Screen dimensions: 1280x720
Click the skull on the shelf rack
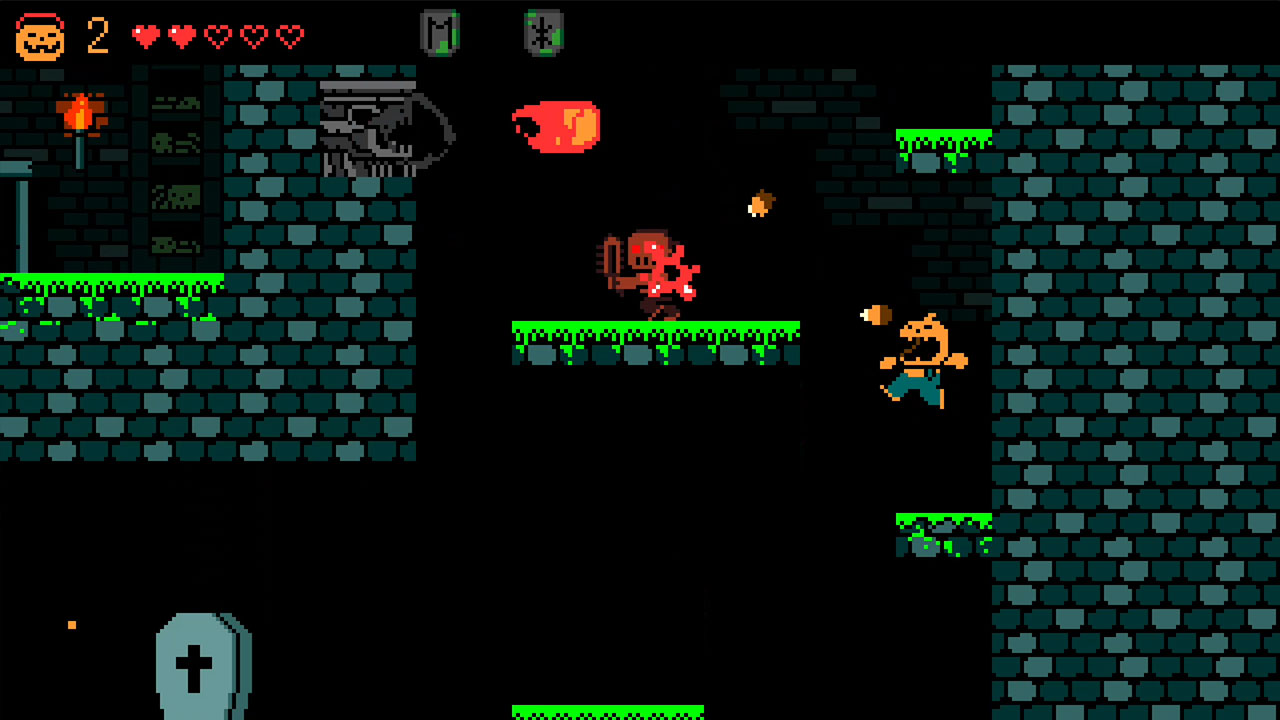point(183,196)
